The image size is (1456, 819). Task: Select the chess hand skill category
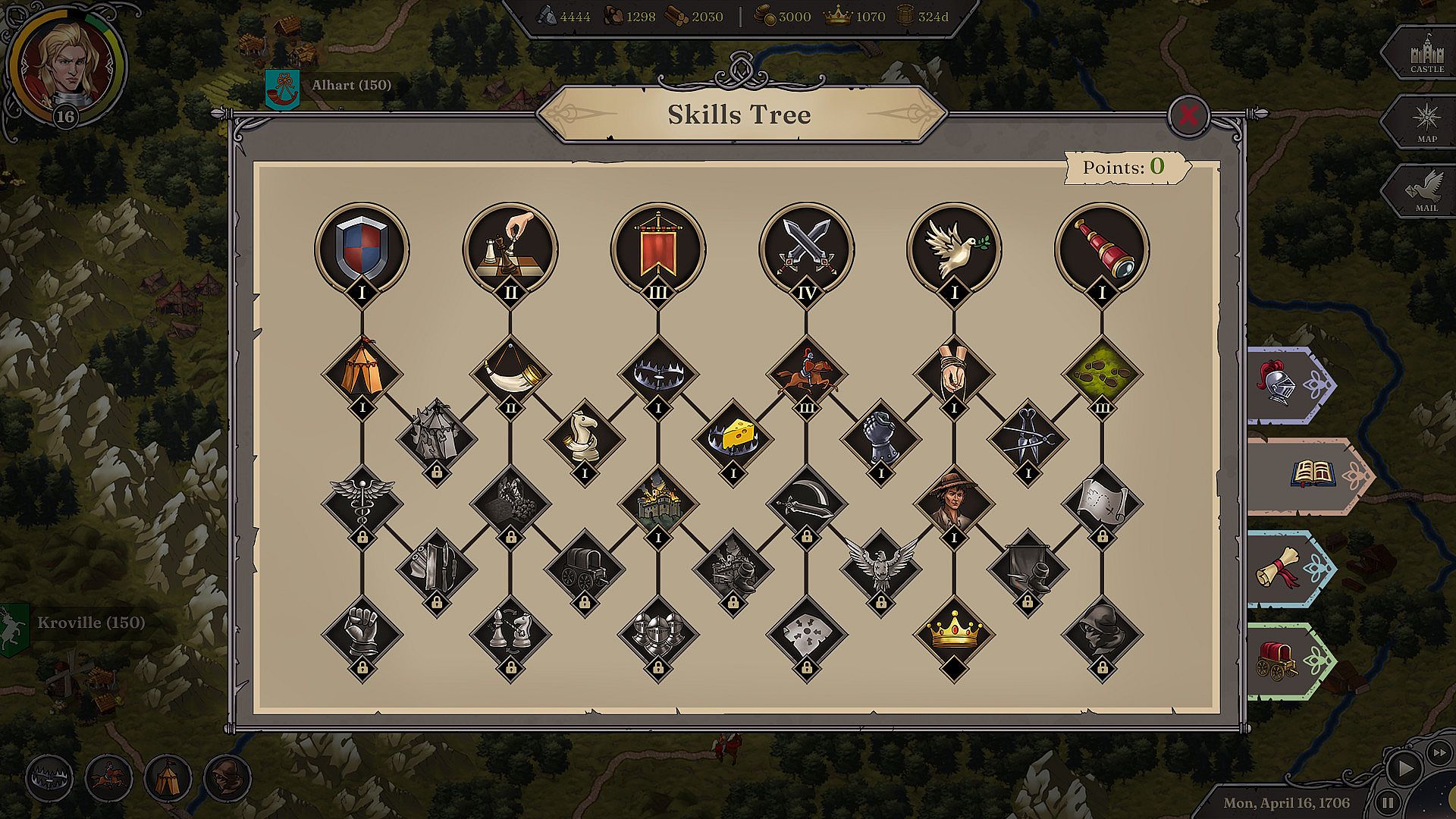click(x=510, y=247)
